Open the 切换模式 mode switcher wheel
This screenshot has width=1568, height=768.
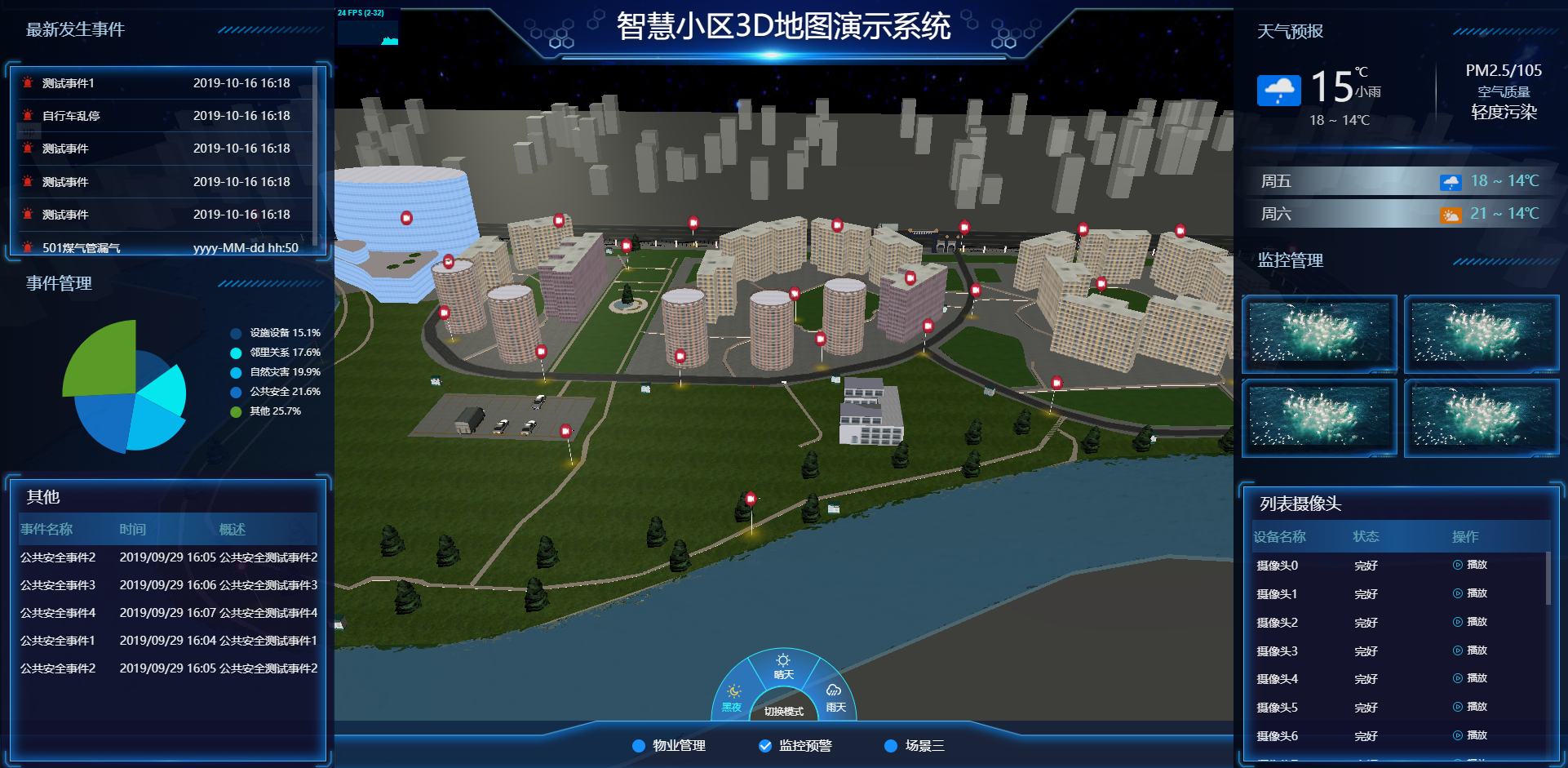784,710
